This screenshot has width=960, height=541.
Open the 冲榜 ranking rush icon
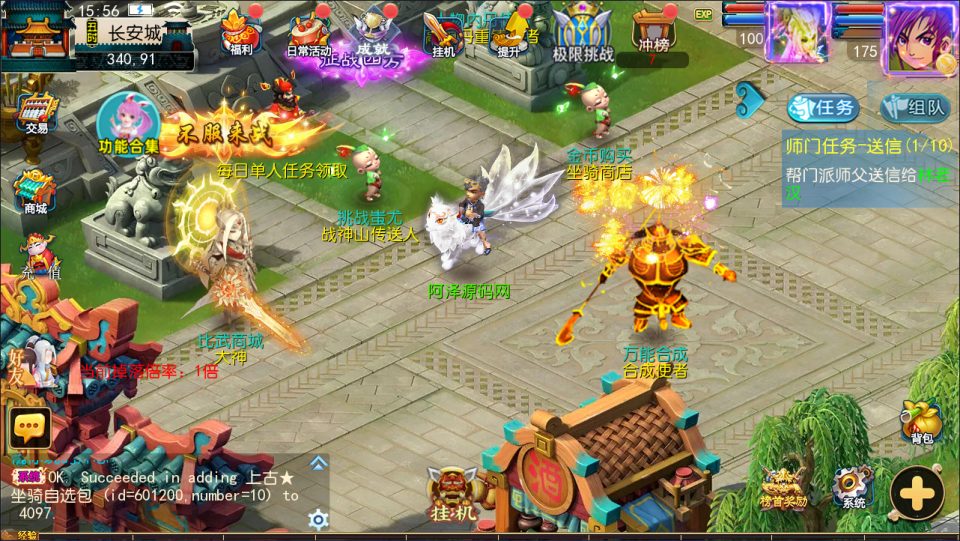[651, 30]
